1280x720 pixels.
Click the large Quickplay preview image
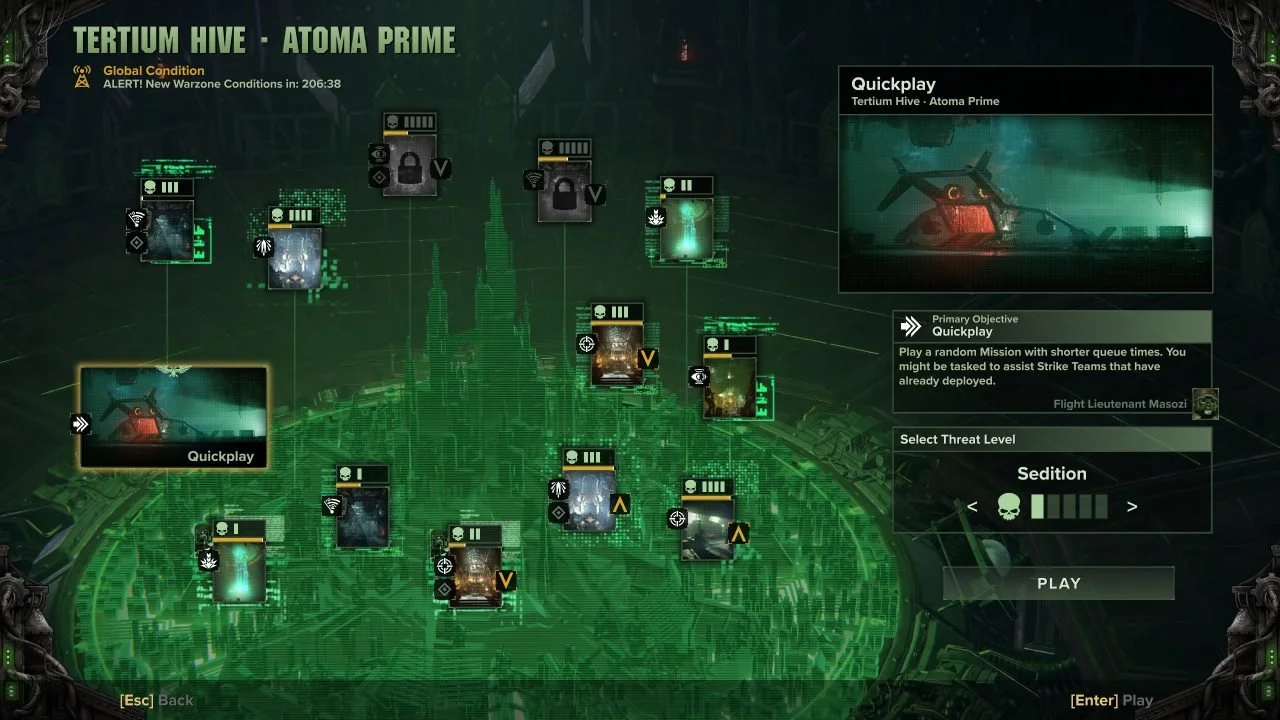(x=1026, y=204)
